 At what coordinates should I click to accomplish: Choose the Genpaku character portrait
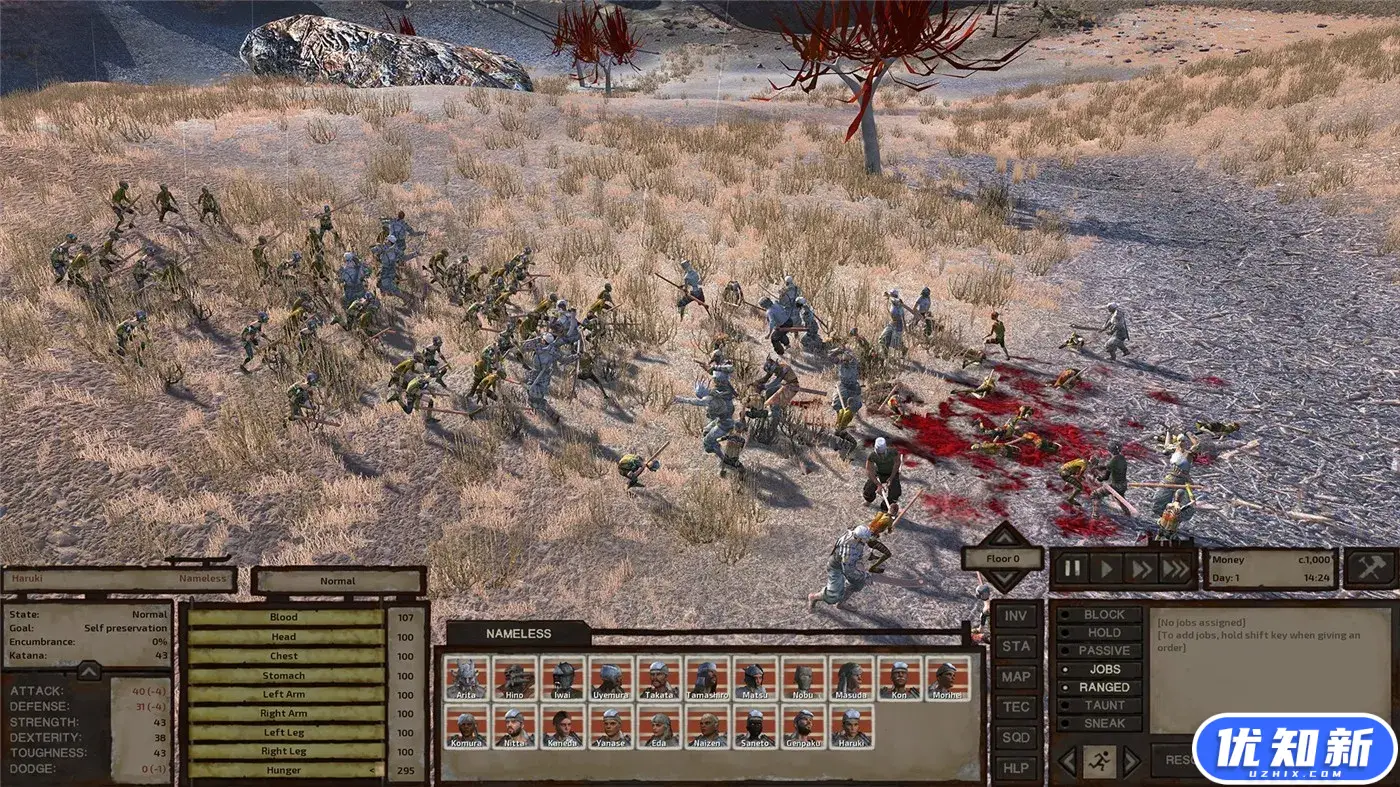[x=803, y=727]
